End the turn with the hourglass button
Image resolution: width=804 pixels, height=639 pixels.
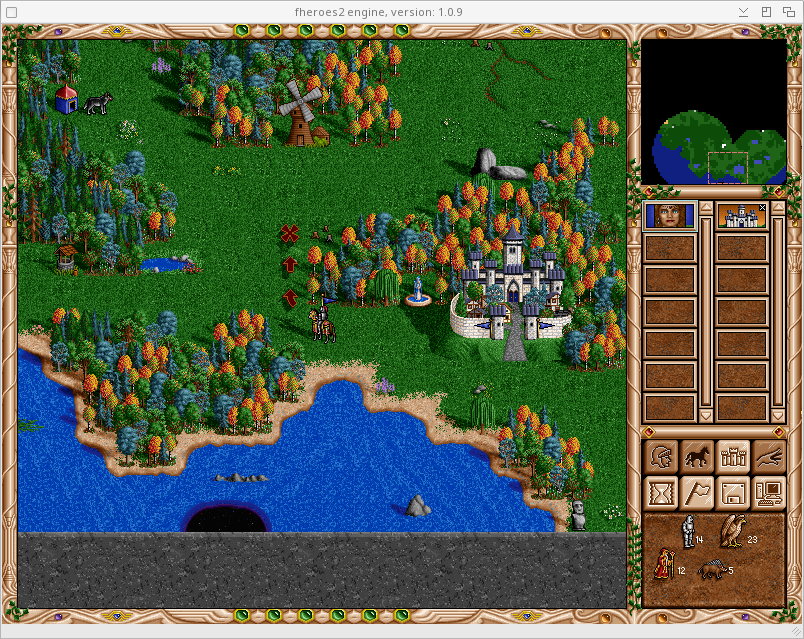662,492
